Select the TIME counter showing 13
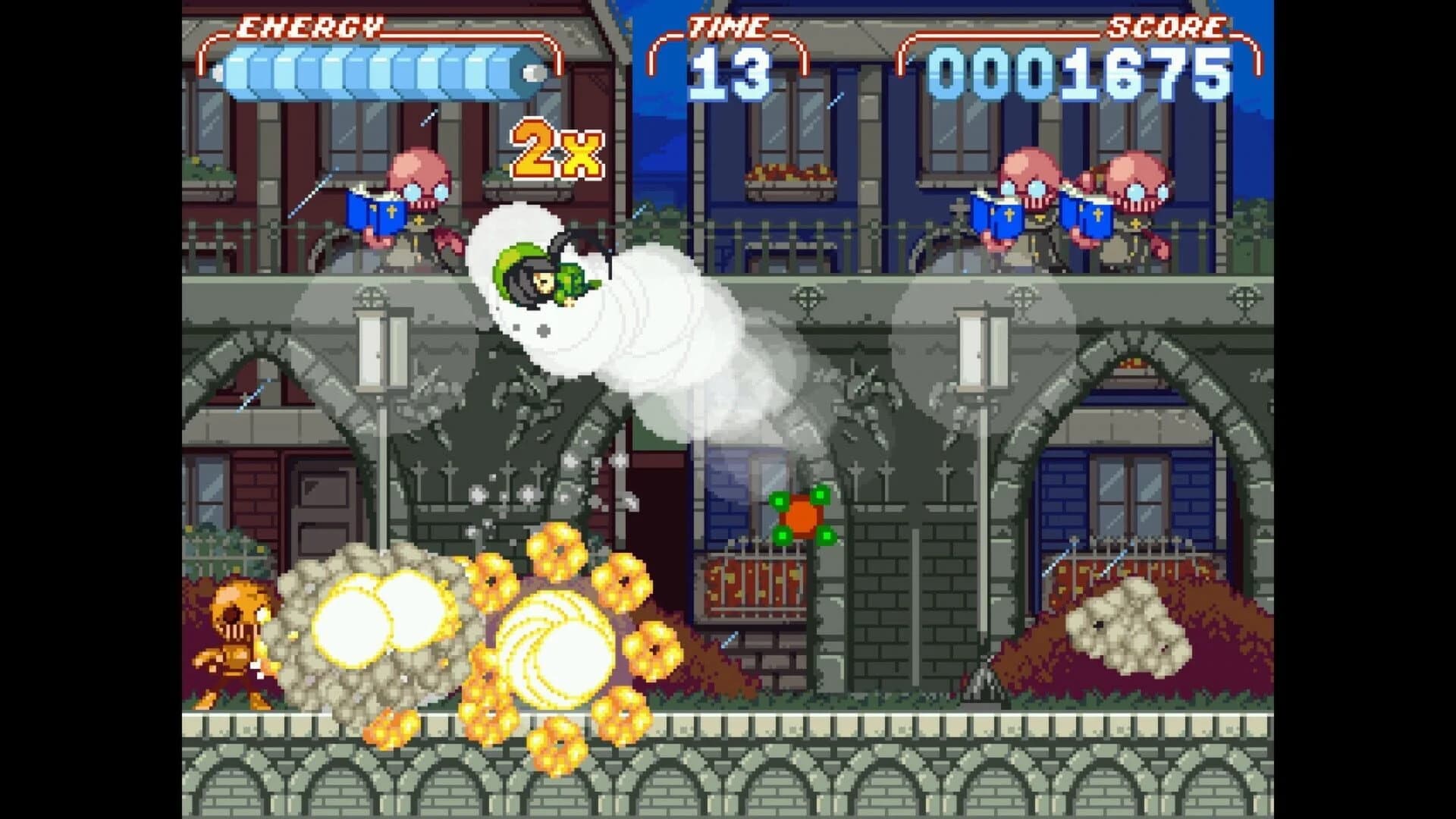 tap(730, 71)
